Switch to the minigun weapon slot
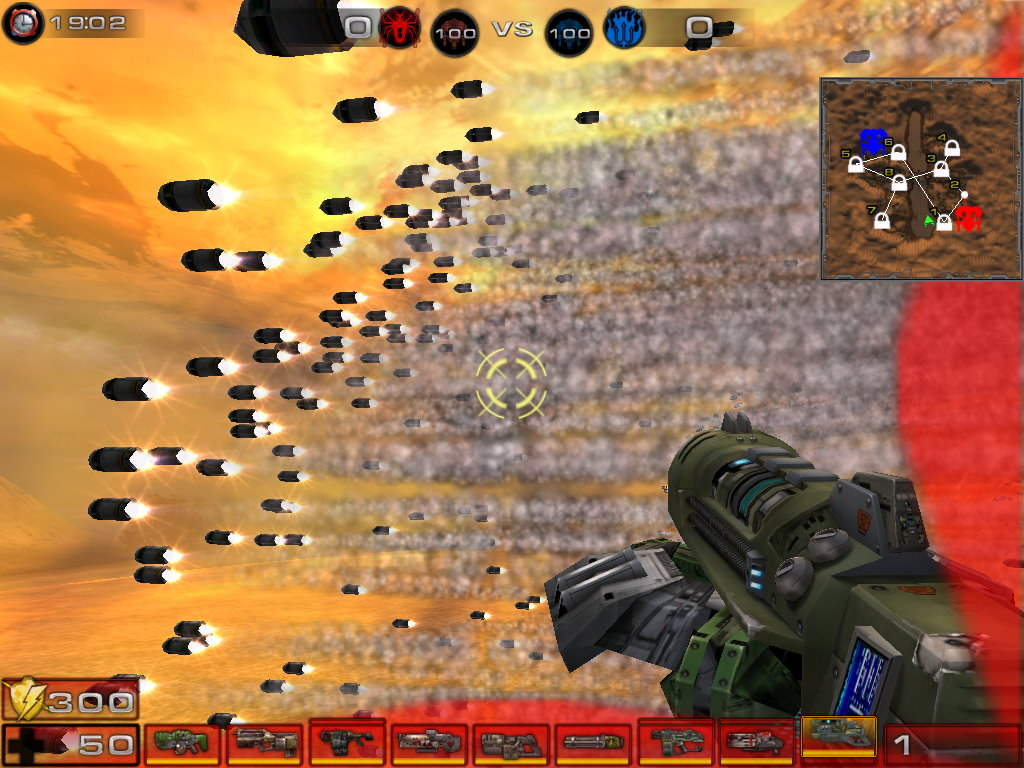The width and height of the screenshot is (1024, 768). pyautogui.click(x=592, y=743)
